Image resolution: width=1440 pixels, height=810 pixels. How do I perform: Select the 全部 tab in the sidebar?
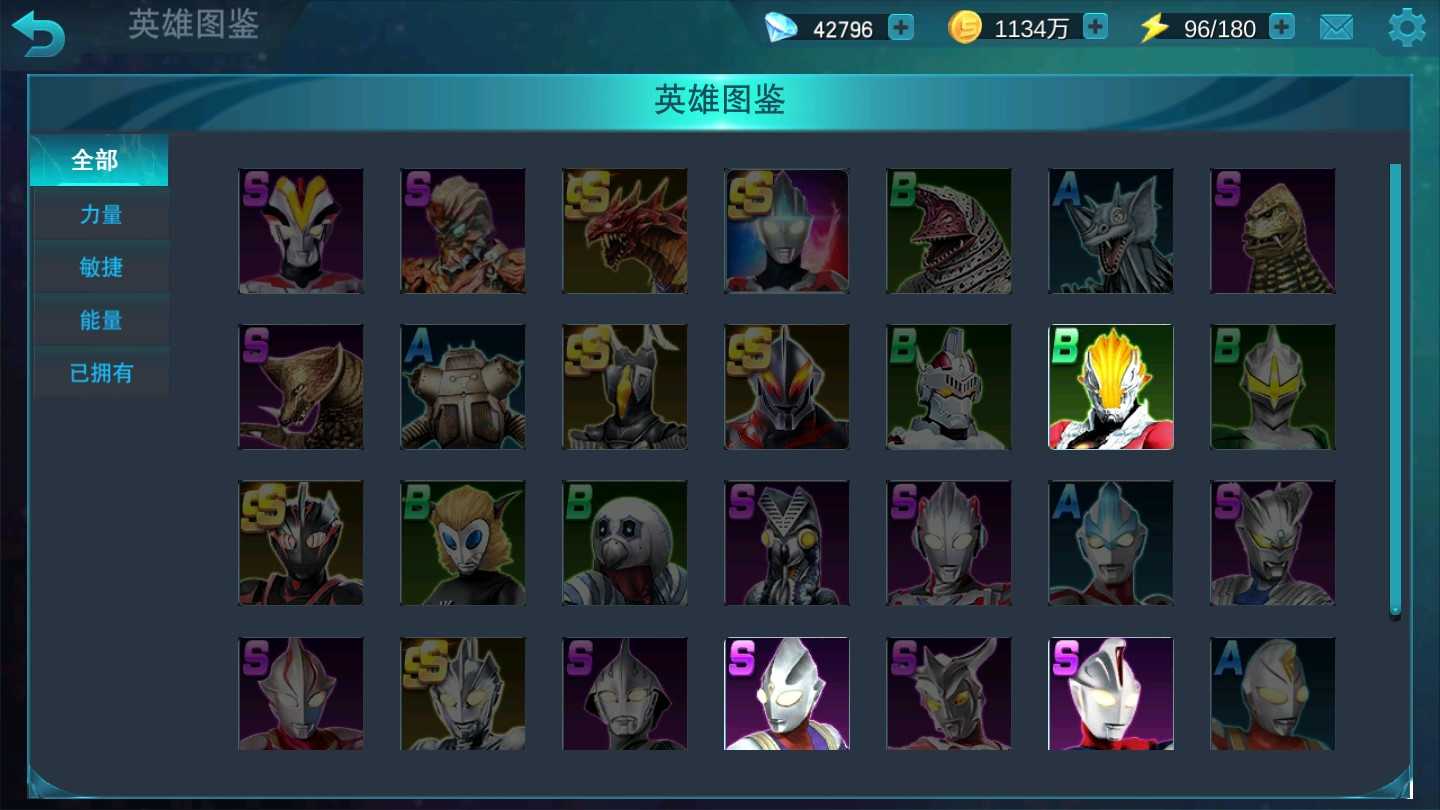pyautogui.click(x=99, y=159)
